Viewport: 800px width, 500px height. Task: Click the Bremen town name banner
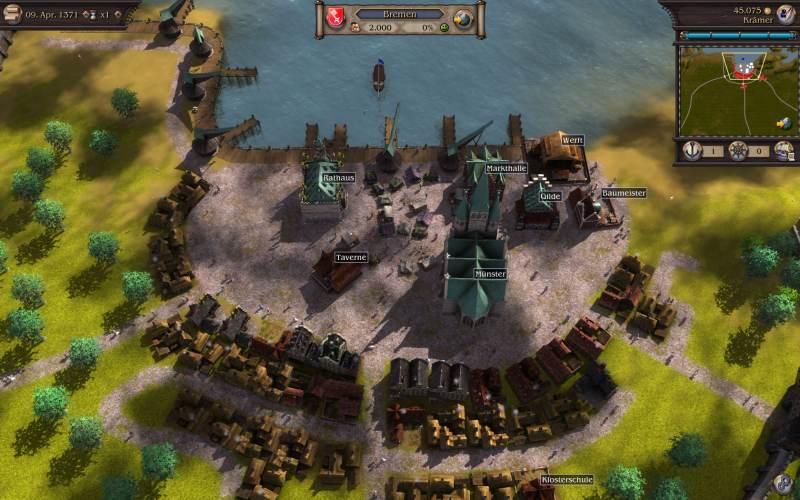(399, 14)
